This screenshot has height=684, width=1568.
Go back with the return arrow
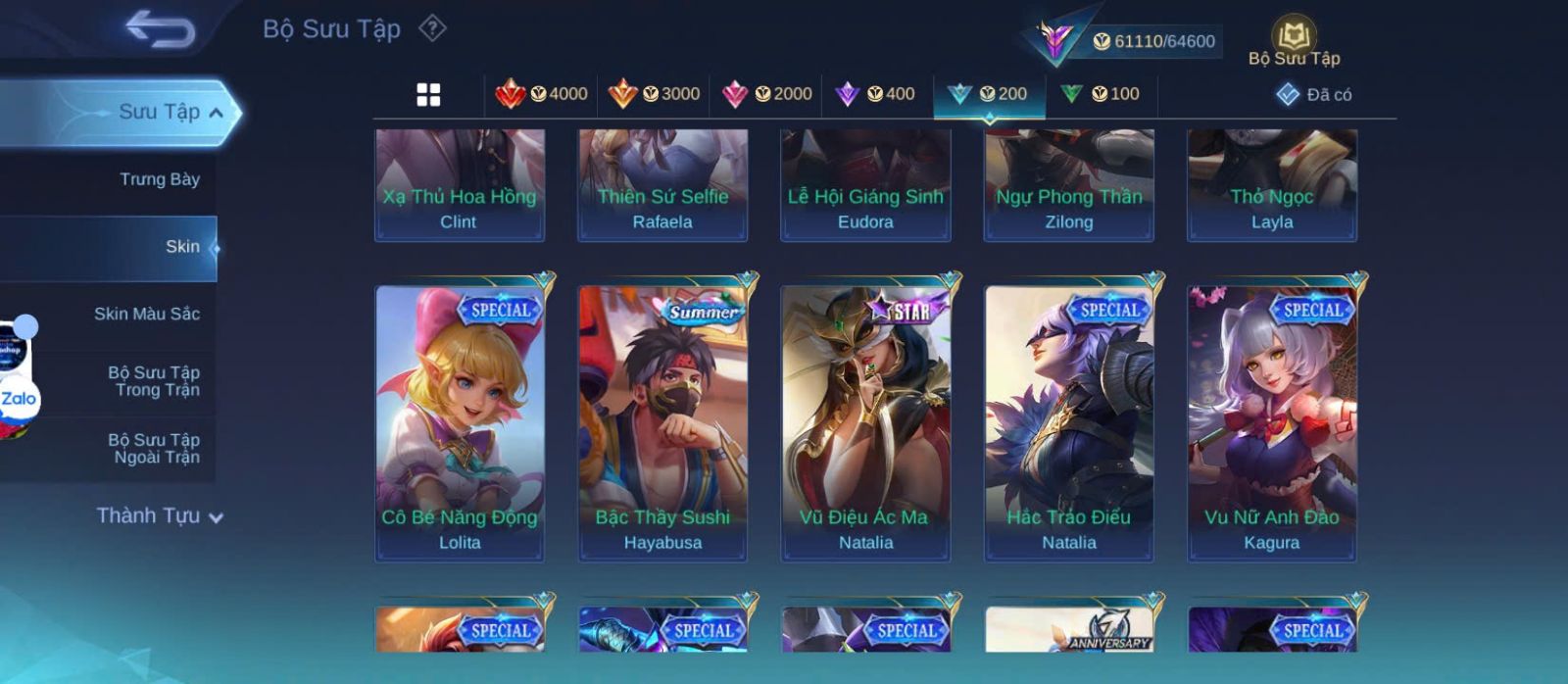160,29
